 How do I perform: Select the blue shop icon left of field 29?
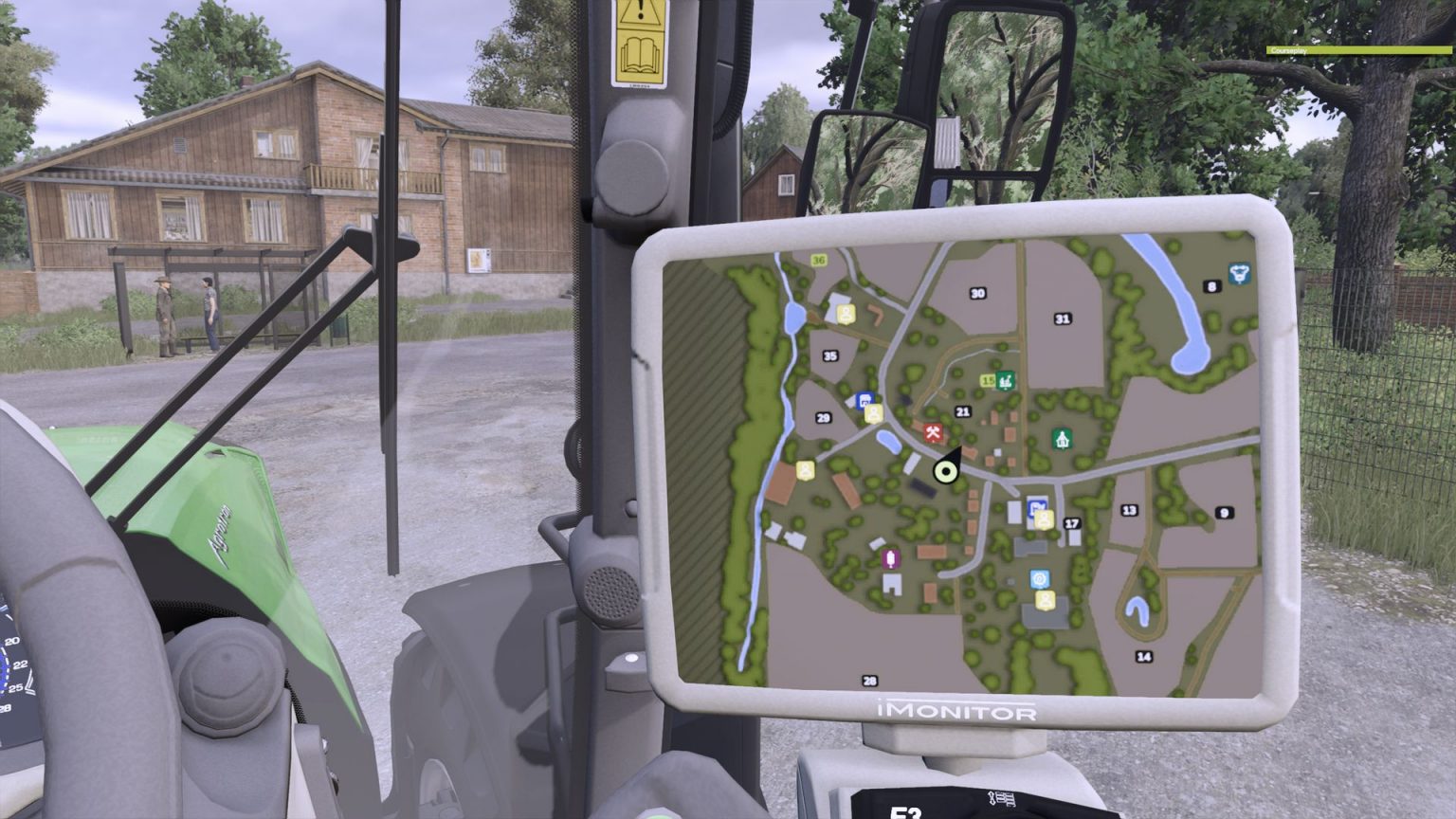point(864,400)
